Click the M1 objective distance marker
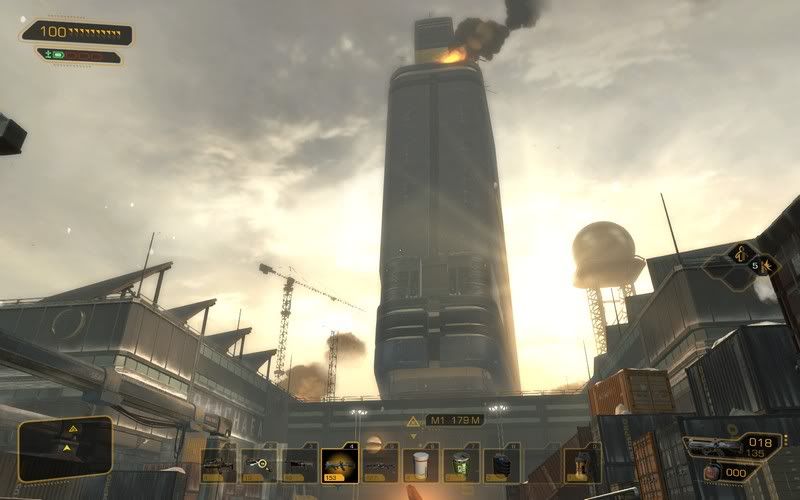This screenshot has width=800, height=500. 454,420
